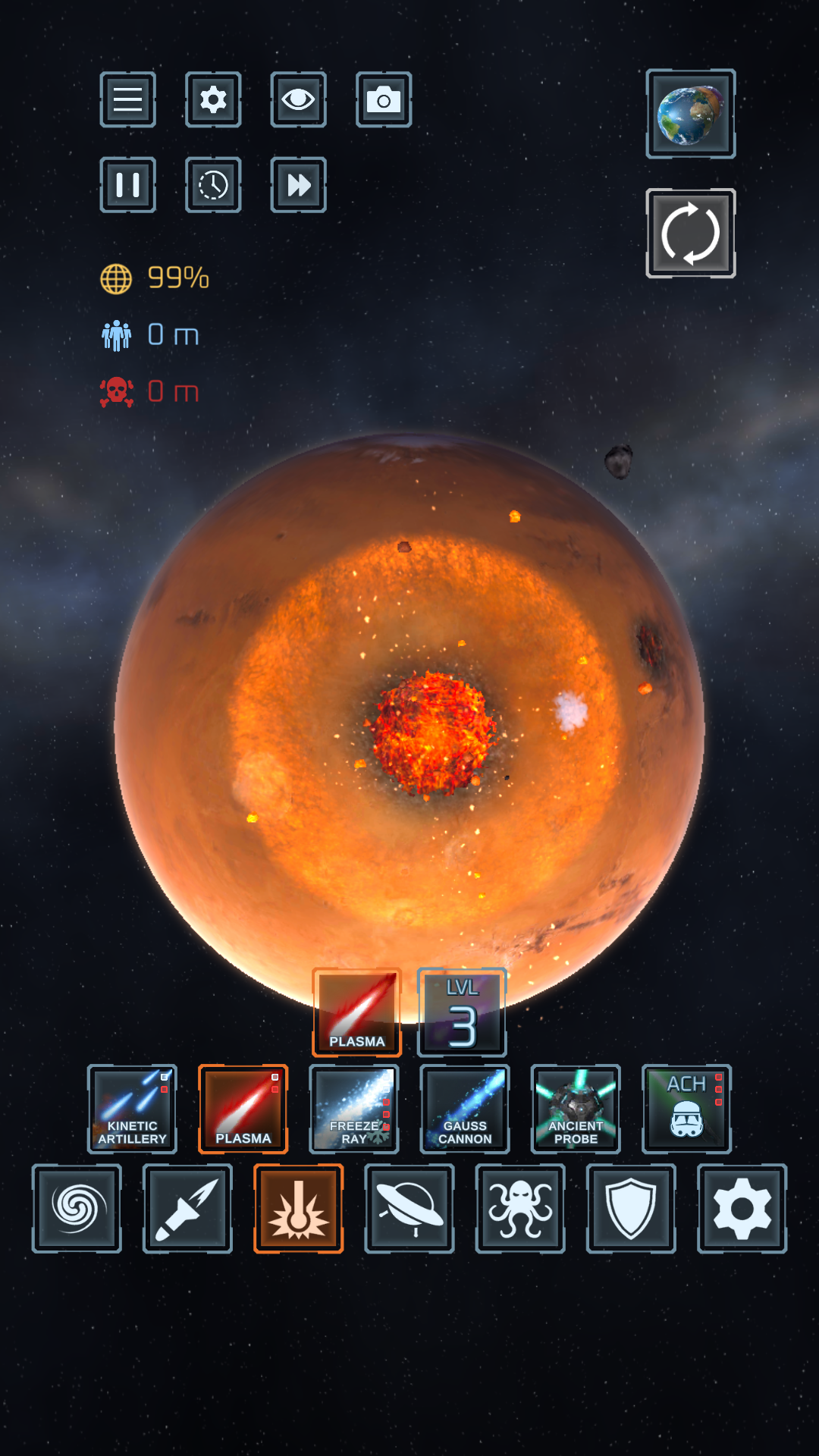Open the UFO saucer category

coord(409,1209)
